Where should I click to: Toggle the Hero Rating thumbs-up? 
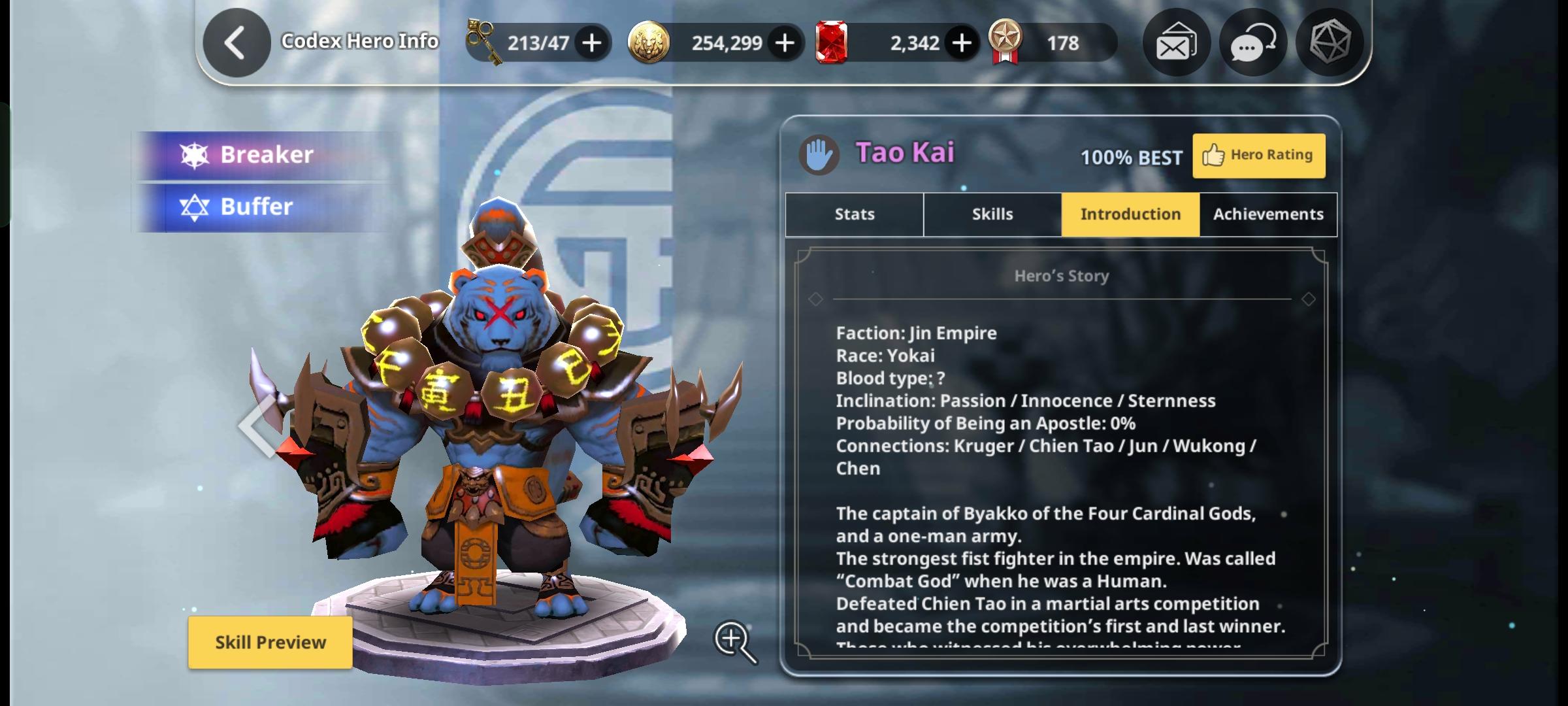1258,155
